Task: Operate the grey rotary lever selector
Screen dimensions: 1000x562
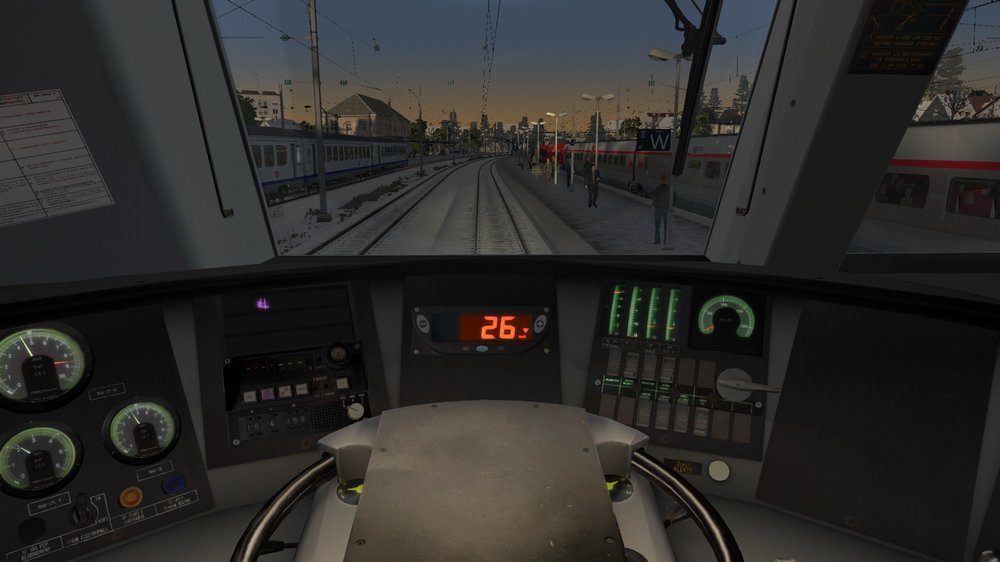Action: click(738, 385)
